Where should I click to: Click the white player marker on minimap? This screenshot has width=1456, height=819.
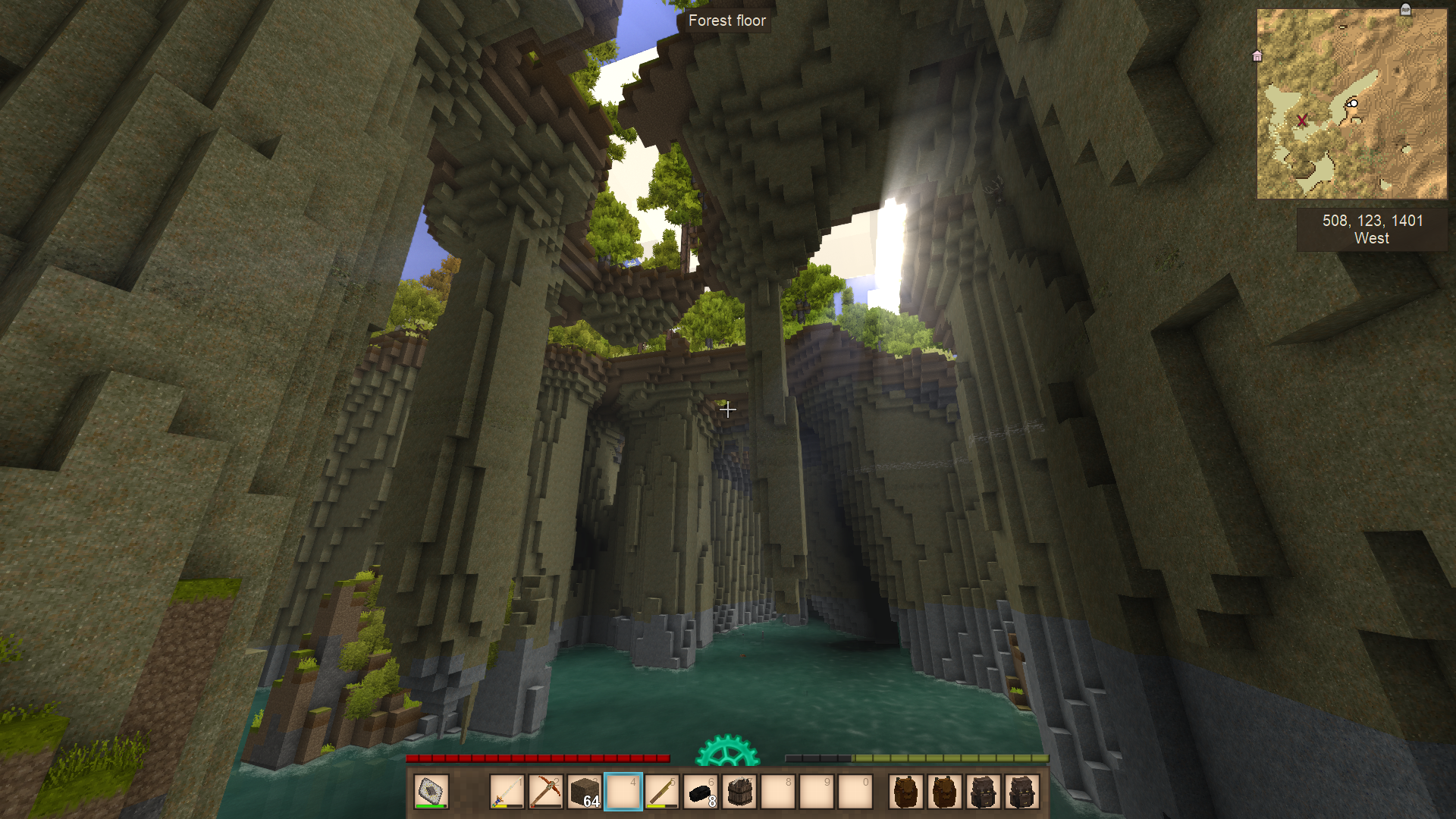pyautogui.click(x=1352, y=104)
